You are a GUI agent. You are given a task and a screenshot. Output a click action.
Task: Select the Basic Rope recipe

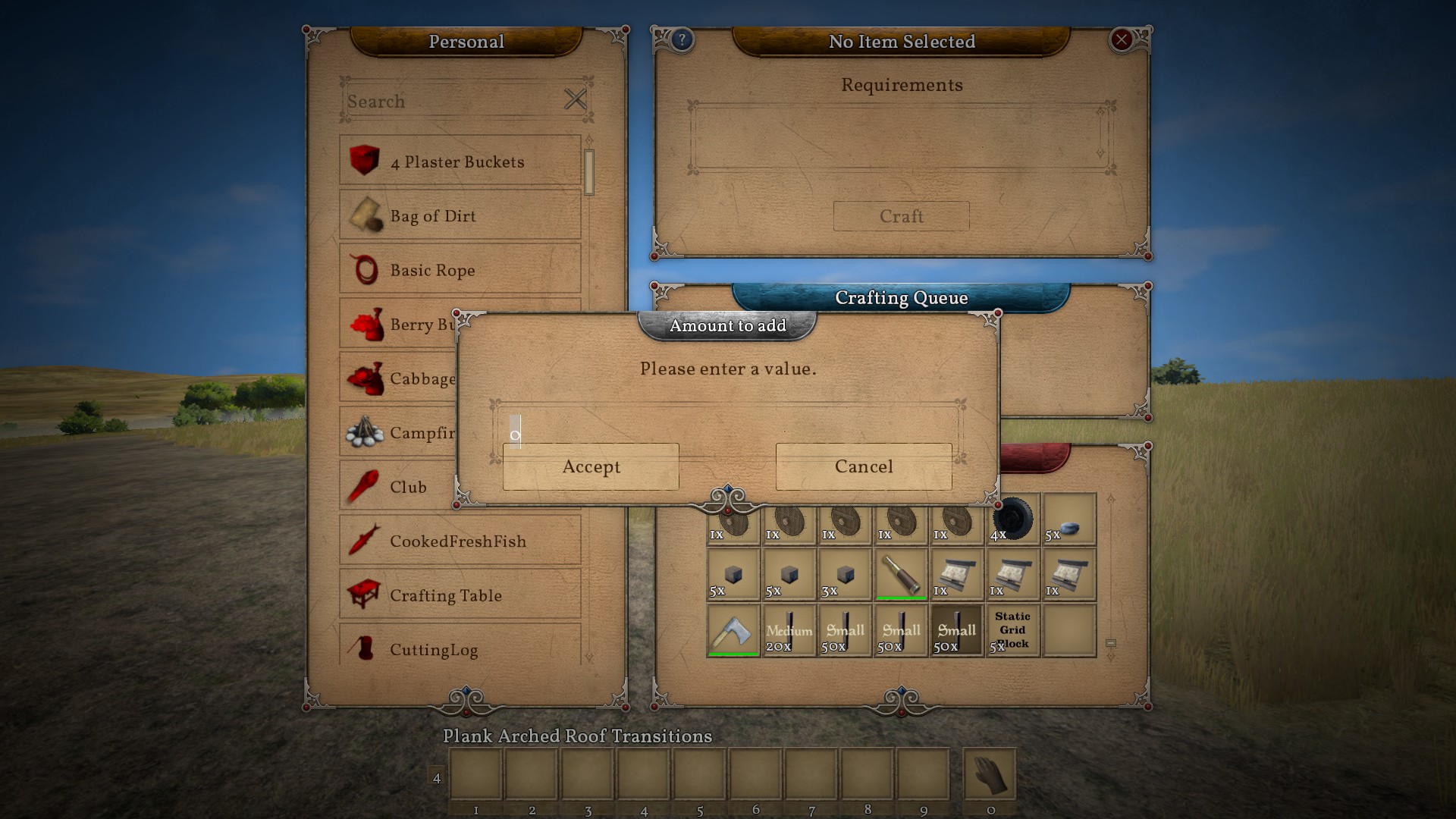click(460, 270)
